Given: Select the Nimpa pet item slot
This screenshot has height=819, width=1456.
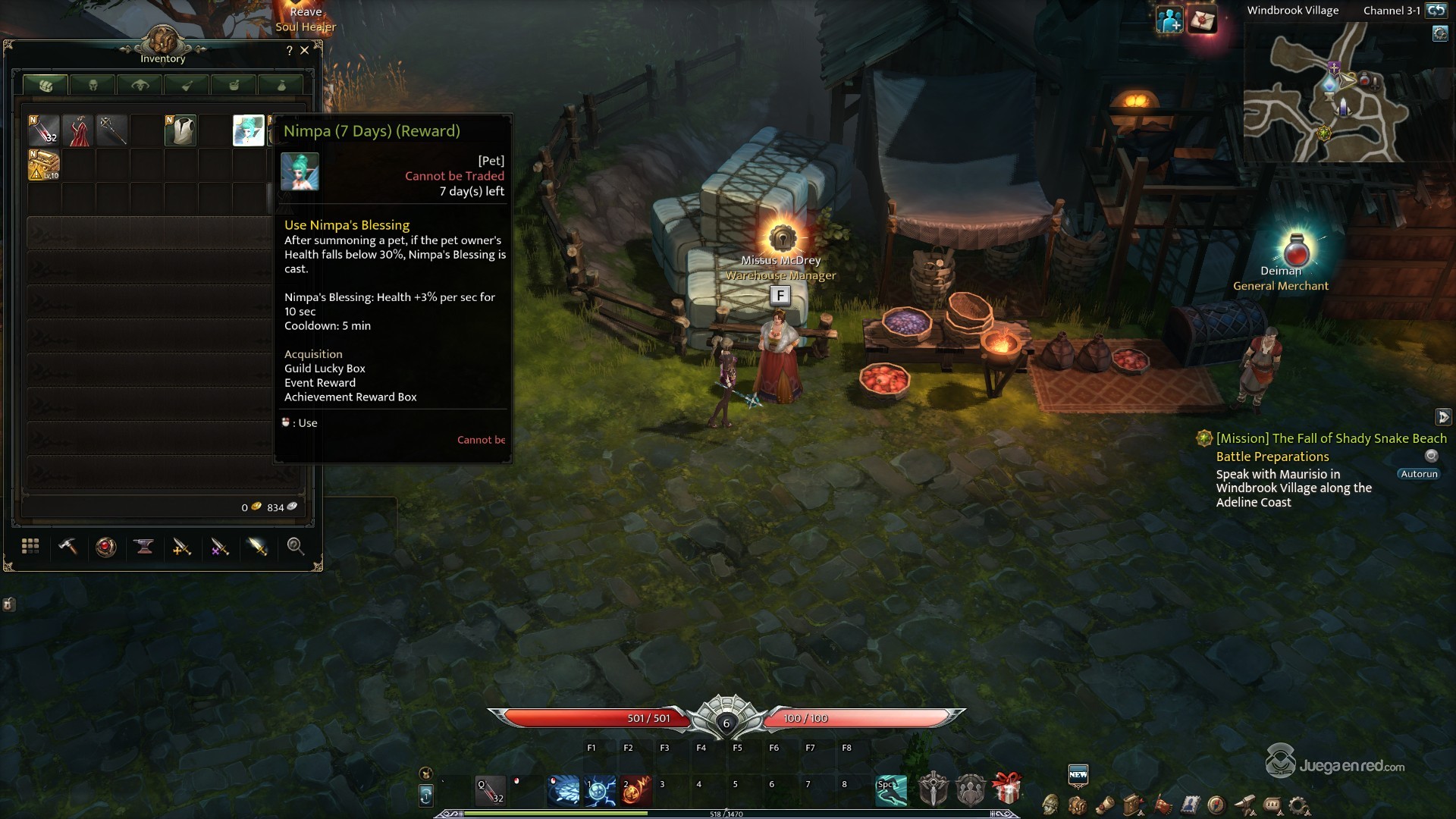Looking at the screenshot, I should tap(248, 130).
